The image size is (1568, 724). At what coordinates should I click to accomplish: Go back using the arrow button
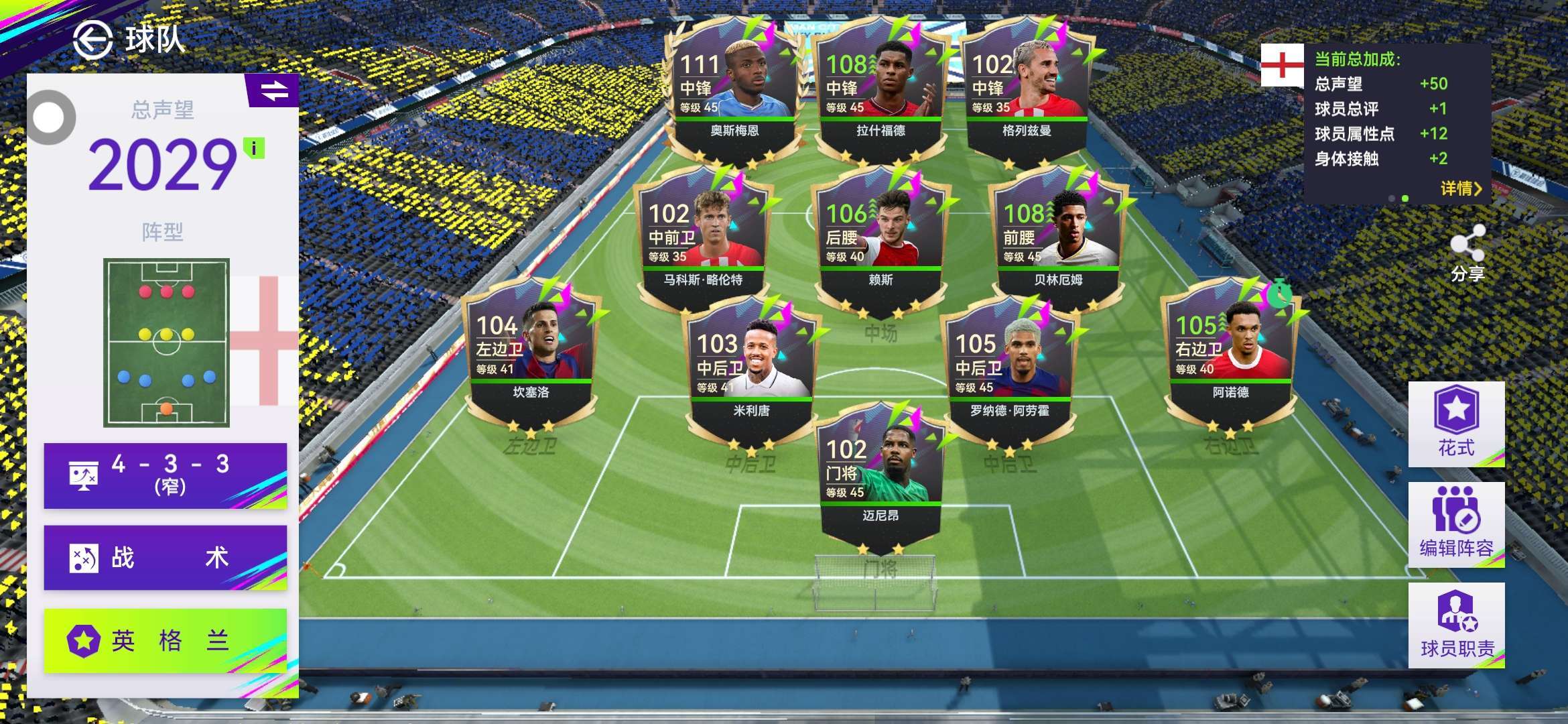point(92,40)
